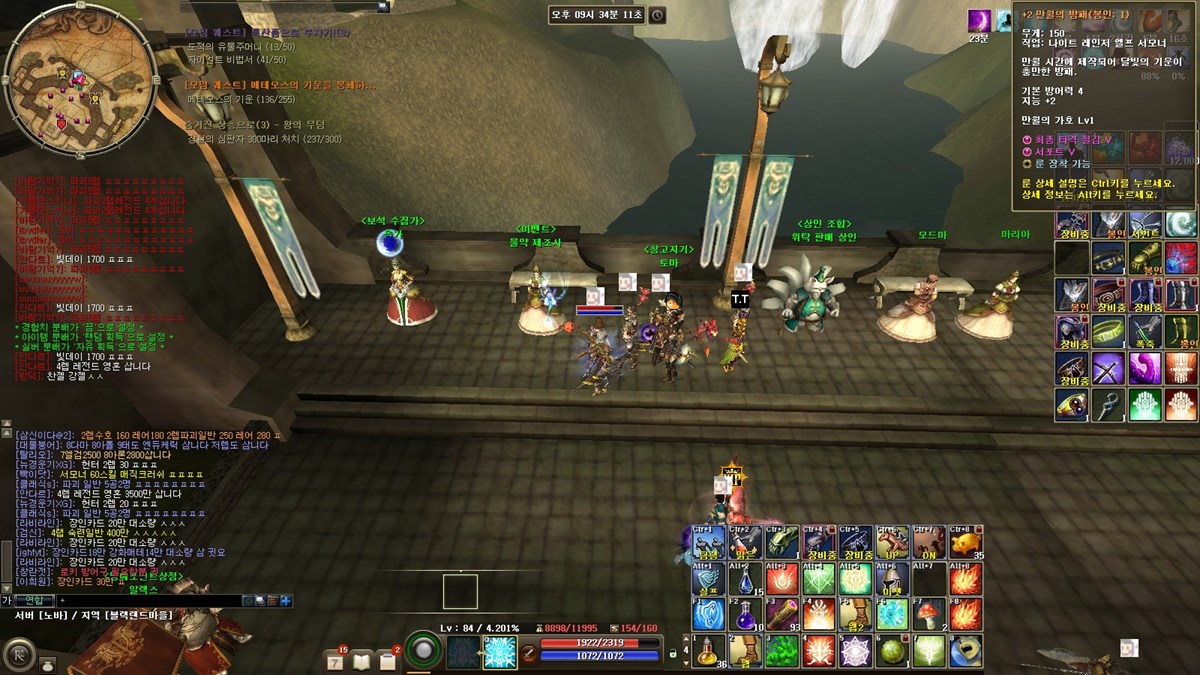This screenshot has height=675, width=1200.
Task: Use the yellow potion in slot 1
Action: click(707, 651)
